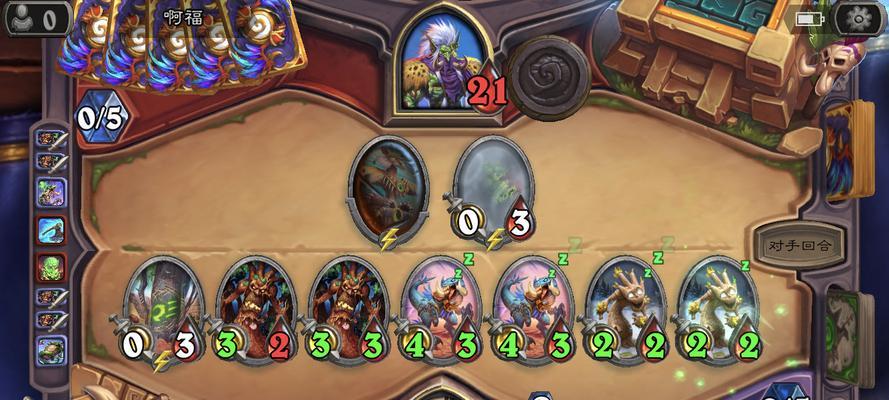Image resolution: width=889 pixels, height=400 pixels.
Task: Select the 3/2 treant minion
Action: [x=254, y=305]
